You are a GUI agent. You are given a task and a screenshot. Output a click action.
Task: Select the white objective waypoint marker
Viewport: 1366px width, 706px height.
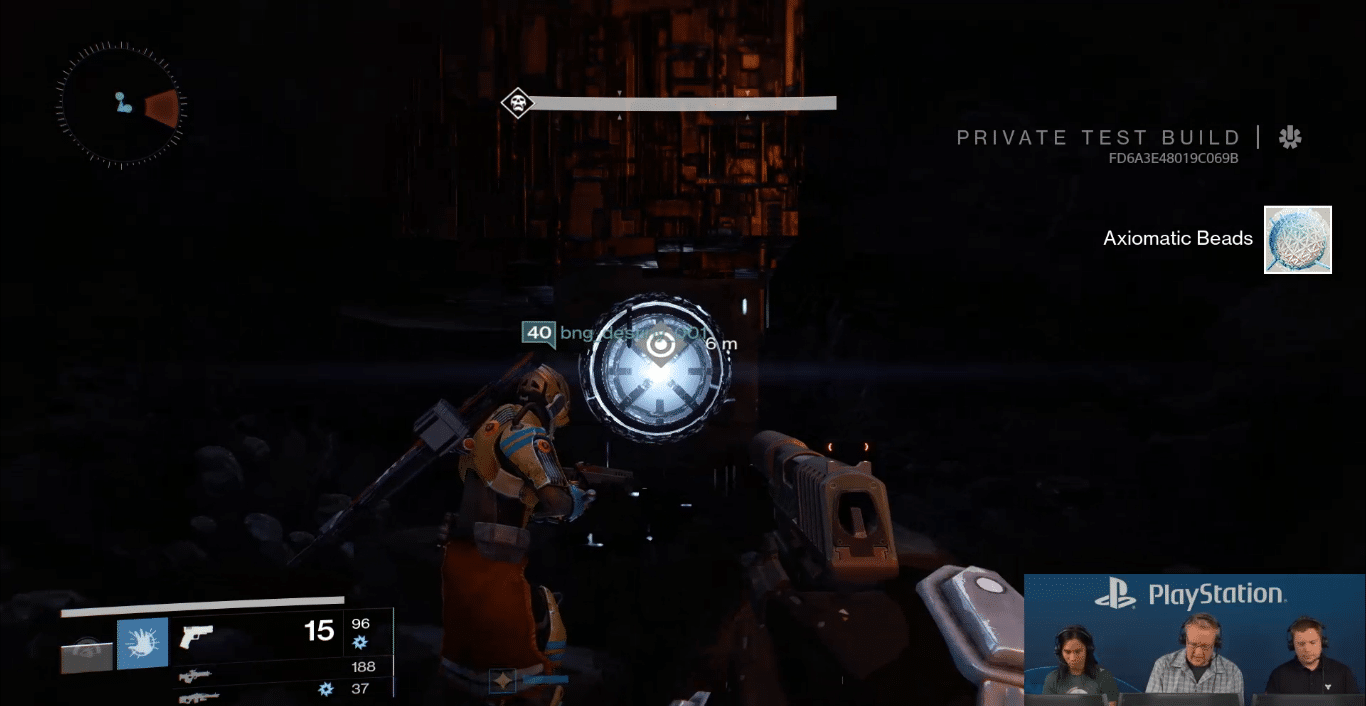(660, 346)
